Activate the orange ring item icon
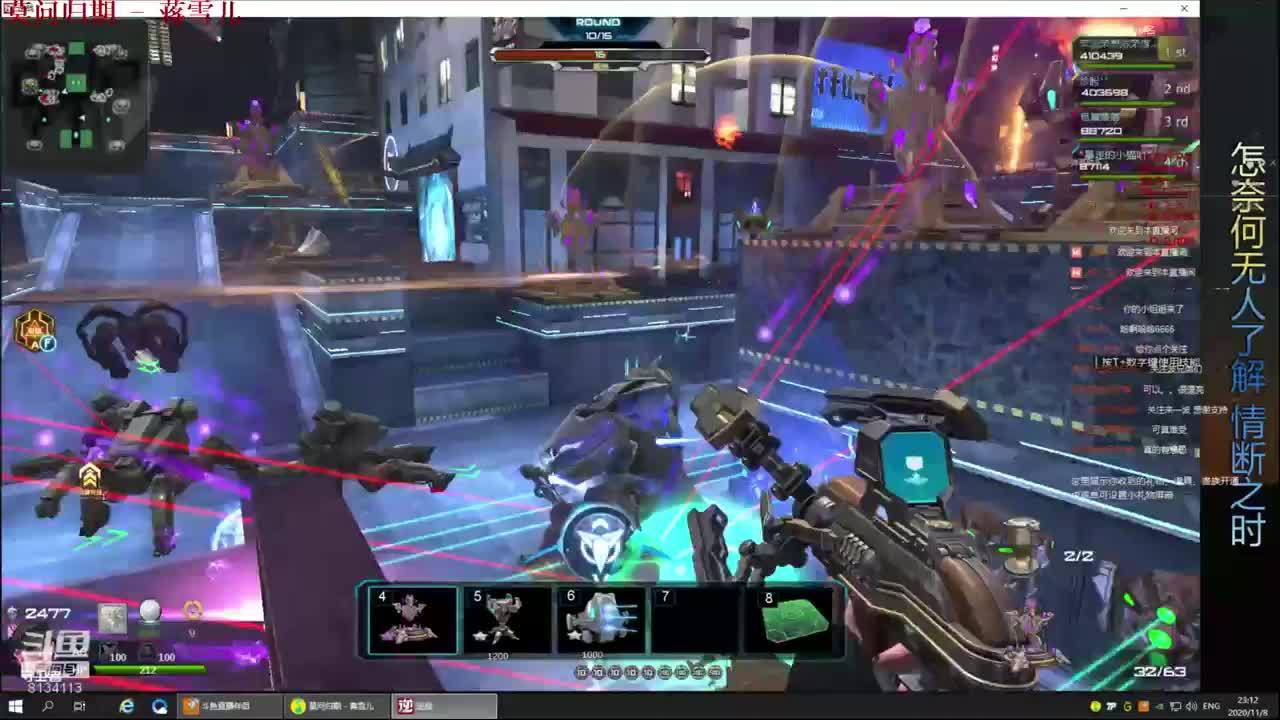Viewport: 1280px width, 720px height. (192, 610)
